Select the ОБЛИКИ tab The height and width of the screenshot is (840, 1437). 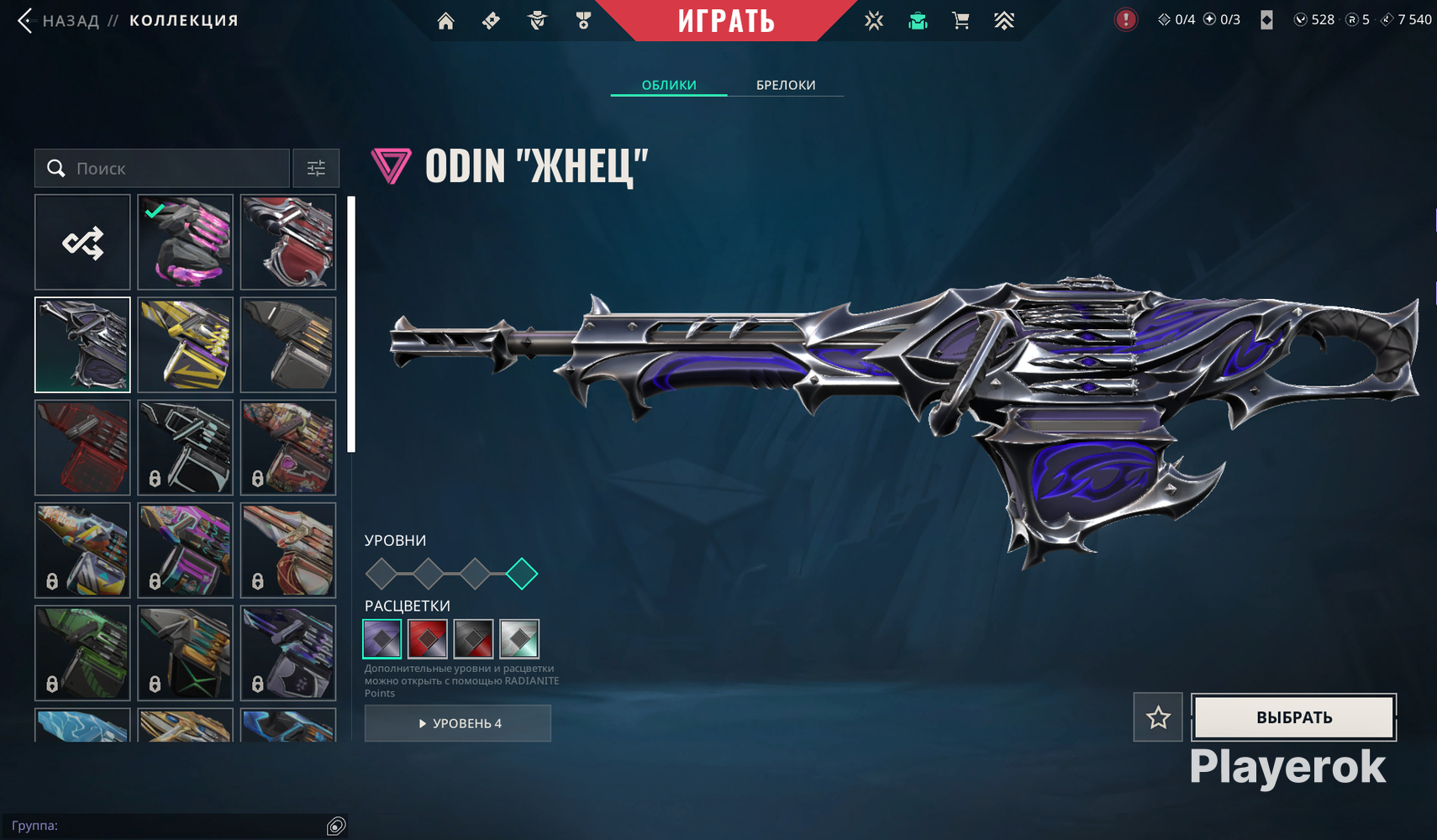click(x=669, y=85)
